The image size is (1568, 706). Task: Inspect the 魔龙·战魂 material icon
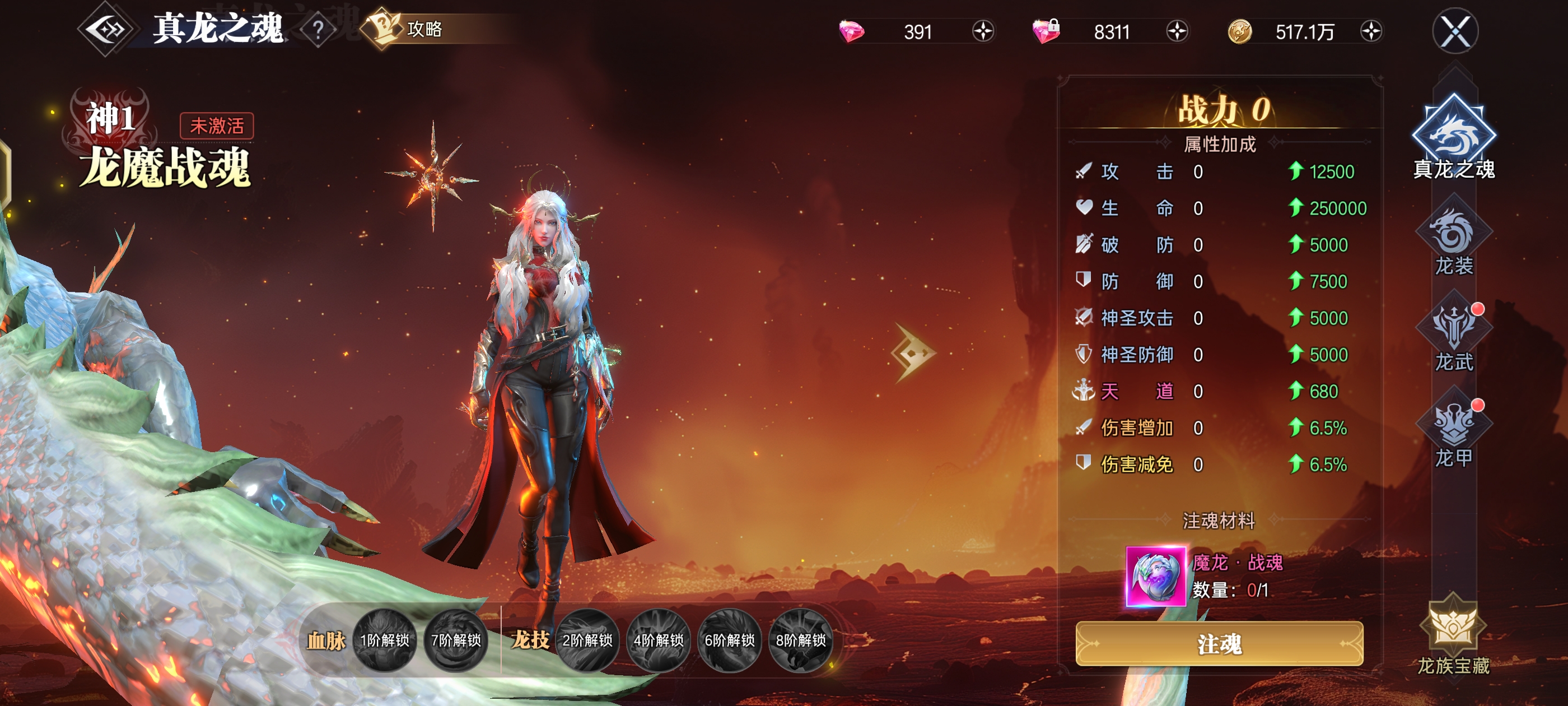(1155, 575)
